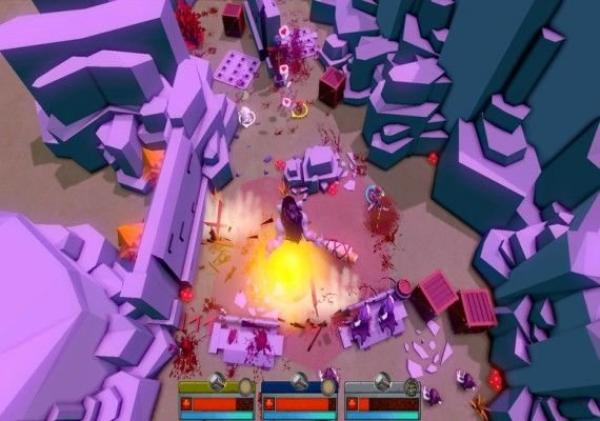Click the hammer icon on the gray player panel
Viewport: 600px width, 421px height.
click(x=383, y=381)
